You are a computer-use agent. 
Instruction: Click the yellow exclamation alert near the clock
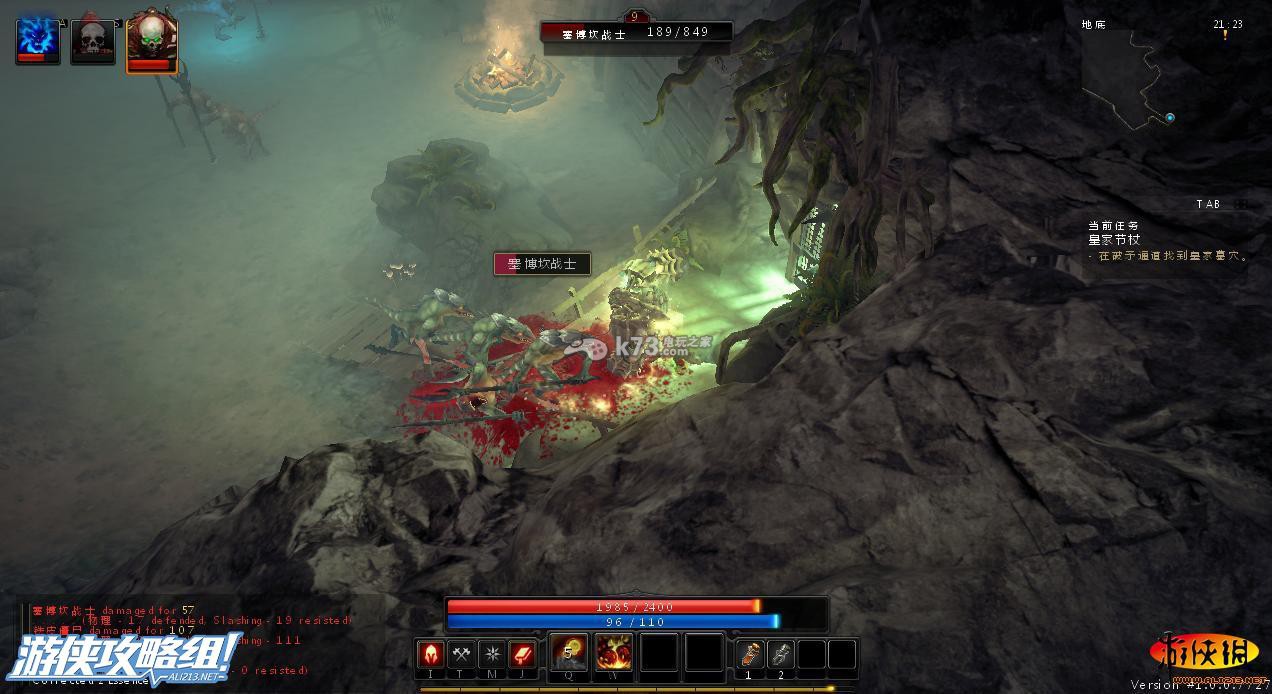(x=1225, y=36)
